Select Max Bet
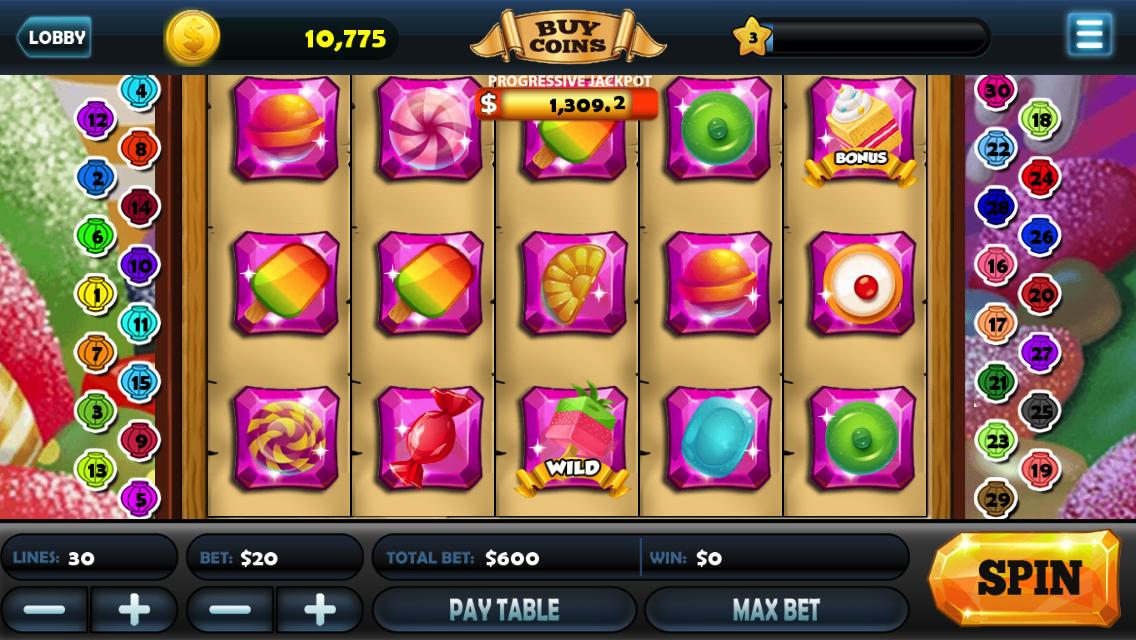Viewport: 1136px width, 640px height. (776, 609)
